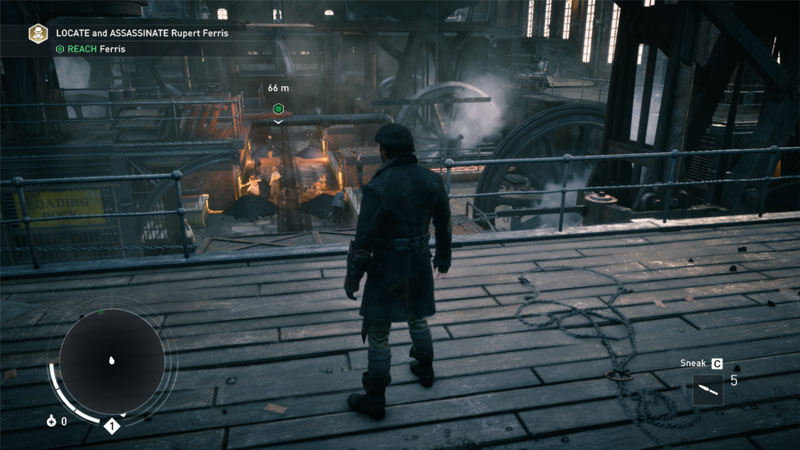800x450 pixels.
Task: Select the throwing knife weapon slot
Action: click(707, 389)
